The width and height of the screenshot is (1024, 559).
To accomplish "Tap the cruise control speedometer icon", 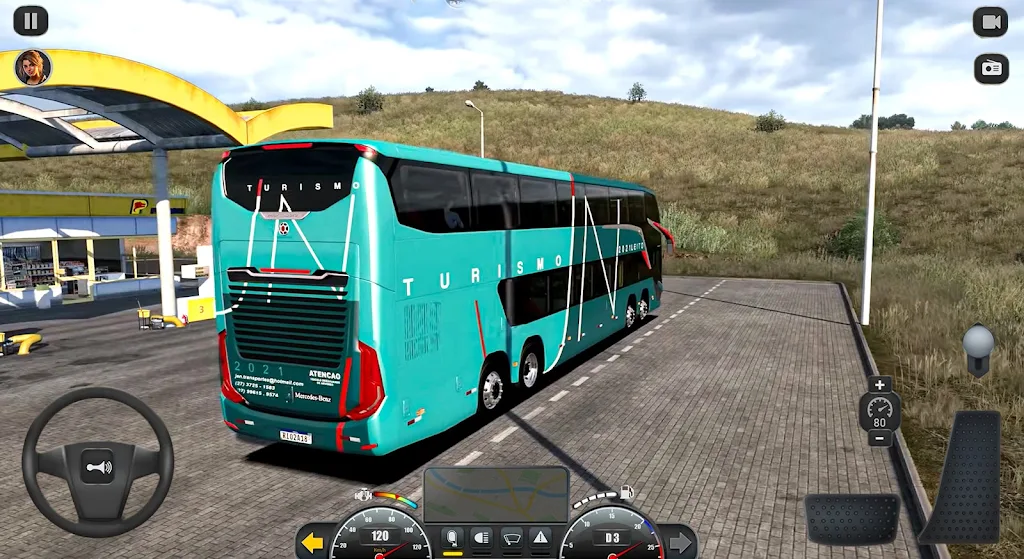I will pos(880,411).
